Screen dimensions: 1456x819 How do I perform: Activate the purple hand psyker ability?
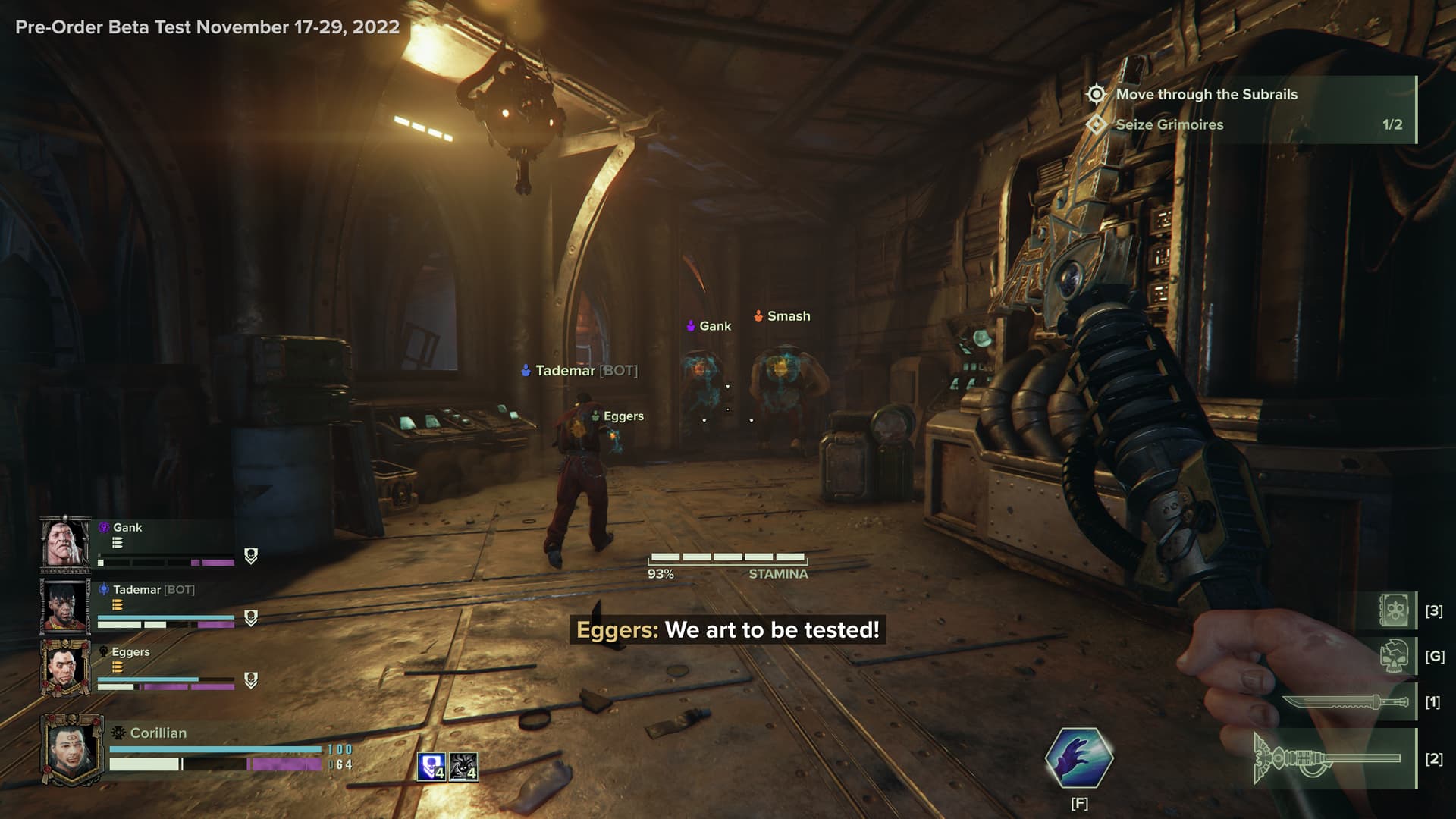pos(1079,758)
